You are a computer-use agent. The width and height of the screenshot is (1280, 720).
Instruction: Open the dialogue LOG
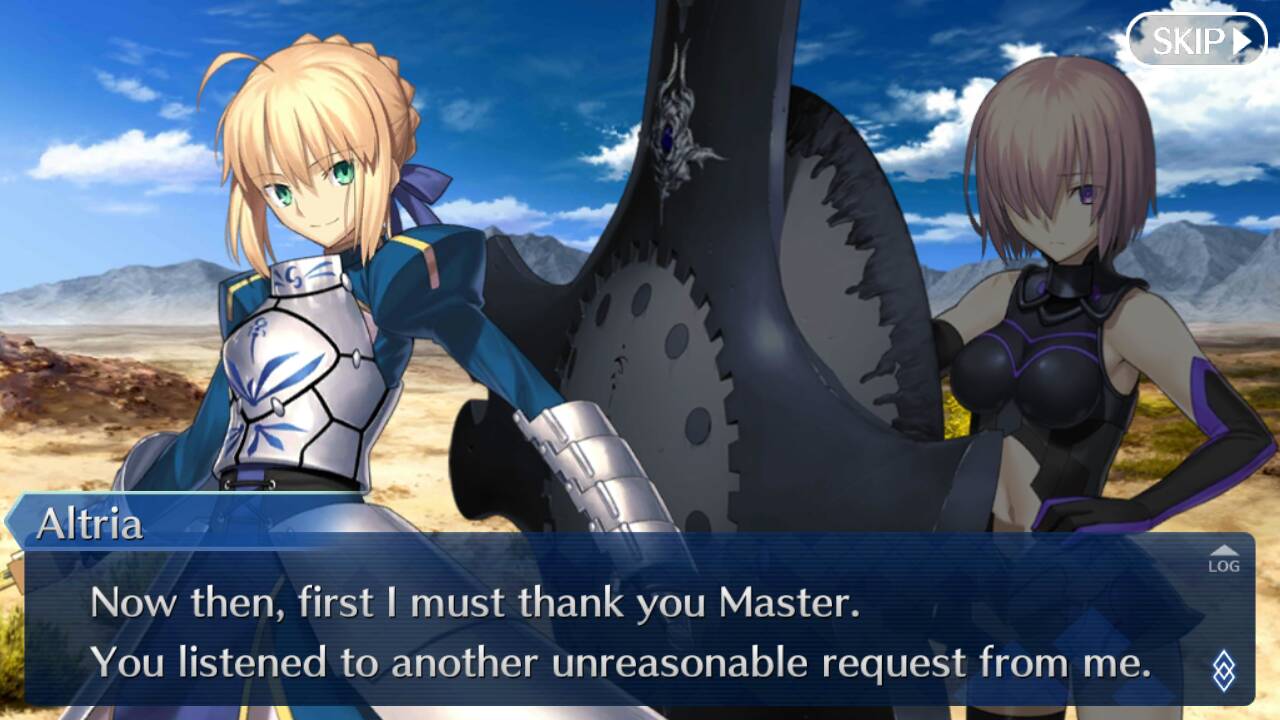(1223, 560)
